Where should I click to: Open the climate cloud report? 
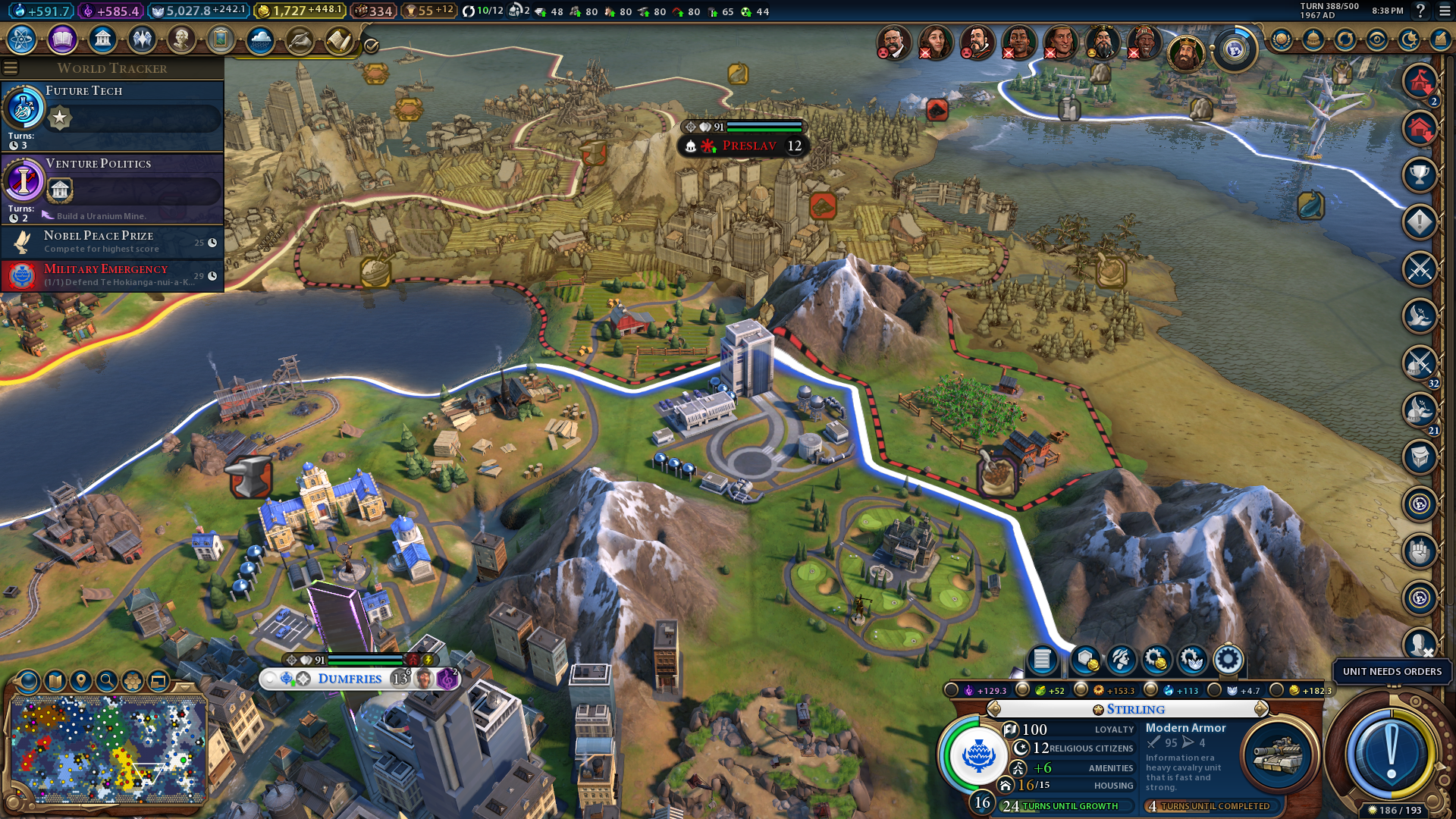[260, 39]
